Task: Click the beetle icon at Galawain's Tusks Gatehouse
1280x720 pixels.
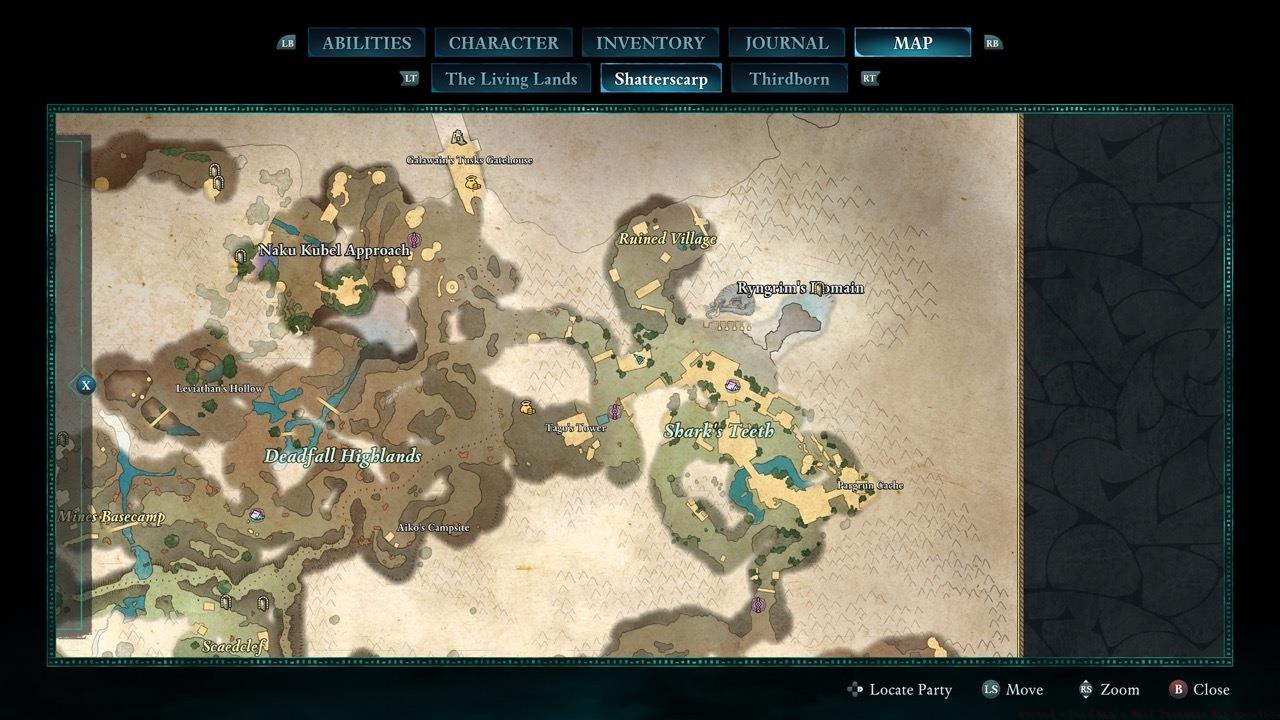Action: pos(457,138)
